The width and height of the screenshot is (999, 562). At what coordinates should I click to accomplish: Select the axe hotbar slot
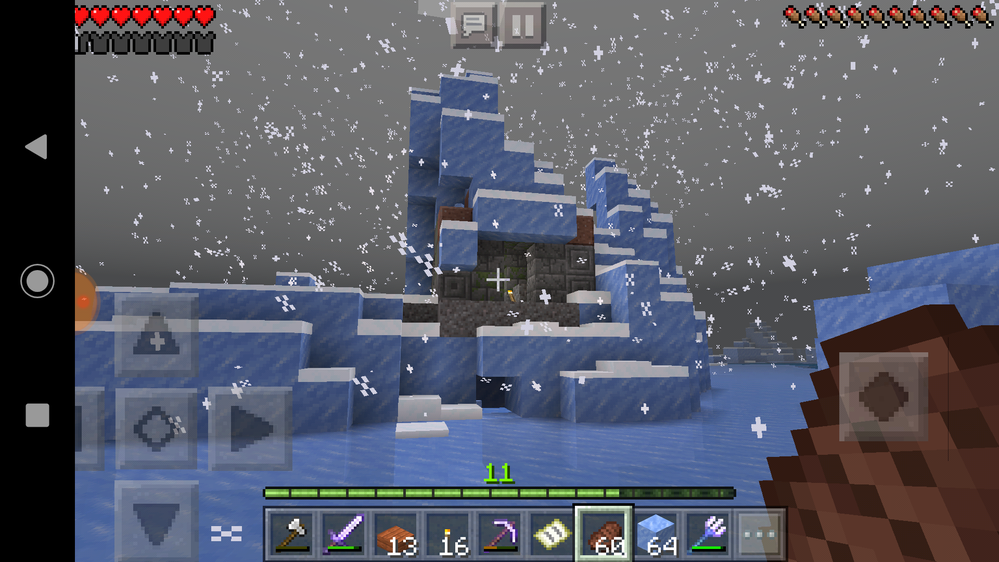[x=291, y=535]
